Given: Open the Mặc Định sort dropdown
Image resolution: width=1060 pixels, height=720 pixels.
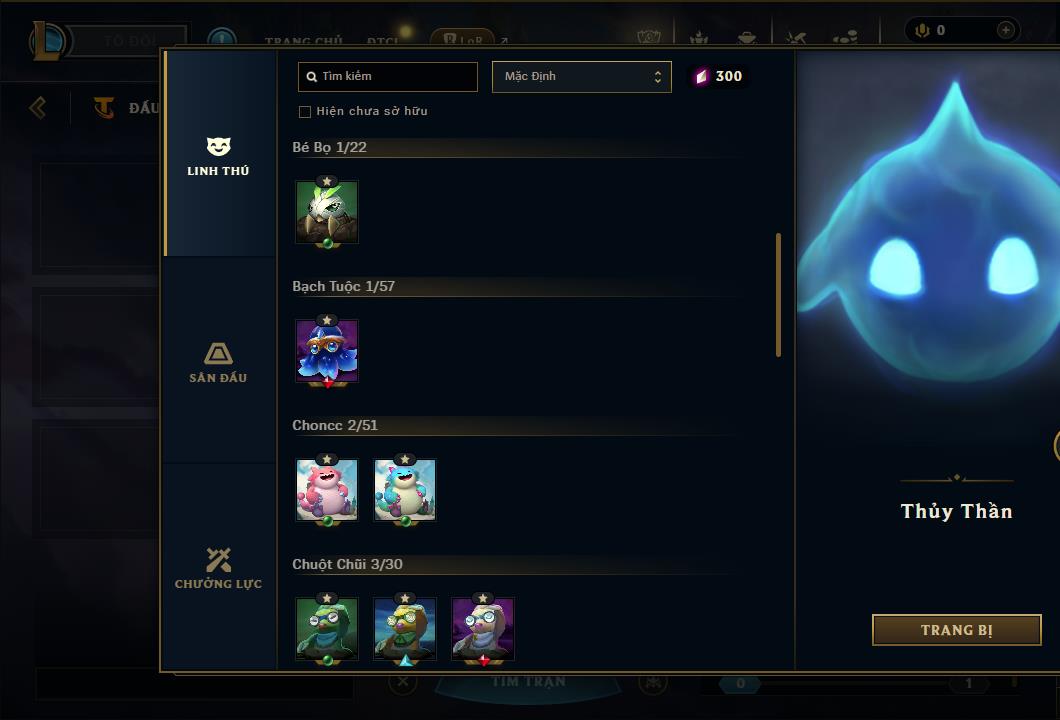Looking at the screenshot, I should coord(581,77).
